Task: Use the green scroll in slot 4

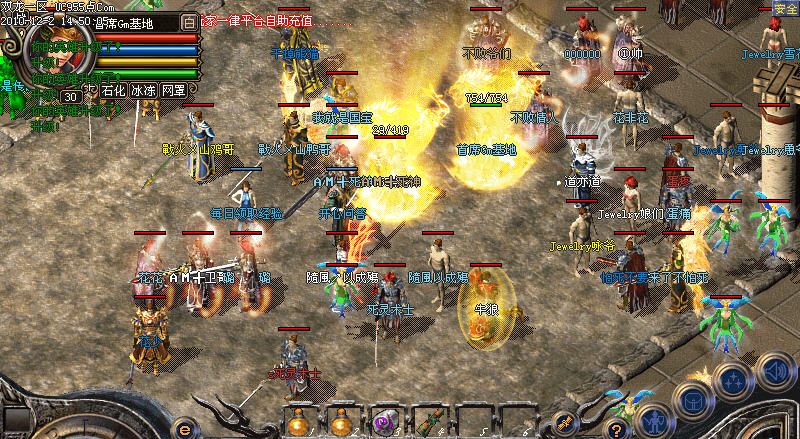Action: point(427,421)
